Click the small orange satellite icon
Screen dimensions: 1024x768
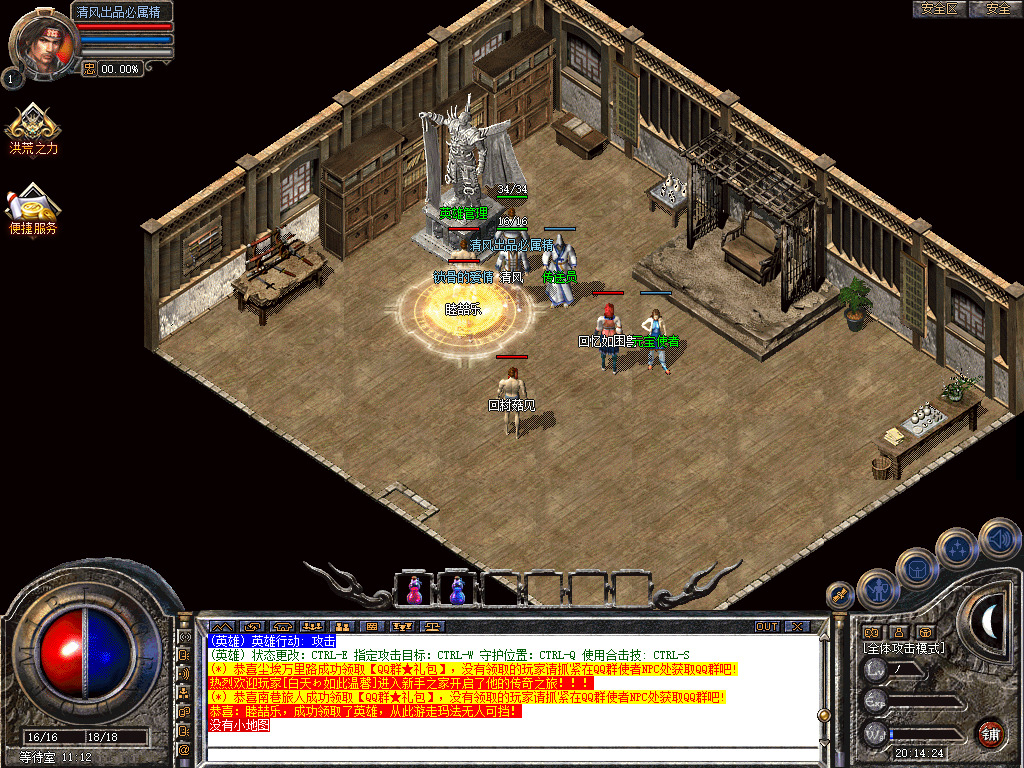(841, 595)
